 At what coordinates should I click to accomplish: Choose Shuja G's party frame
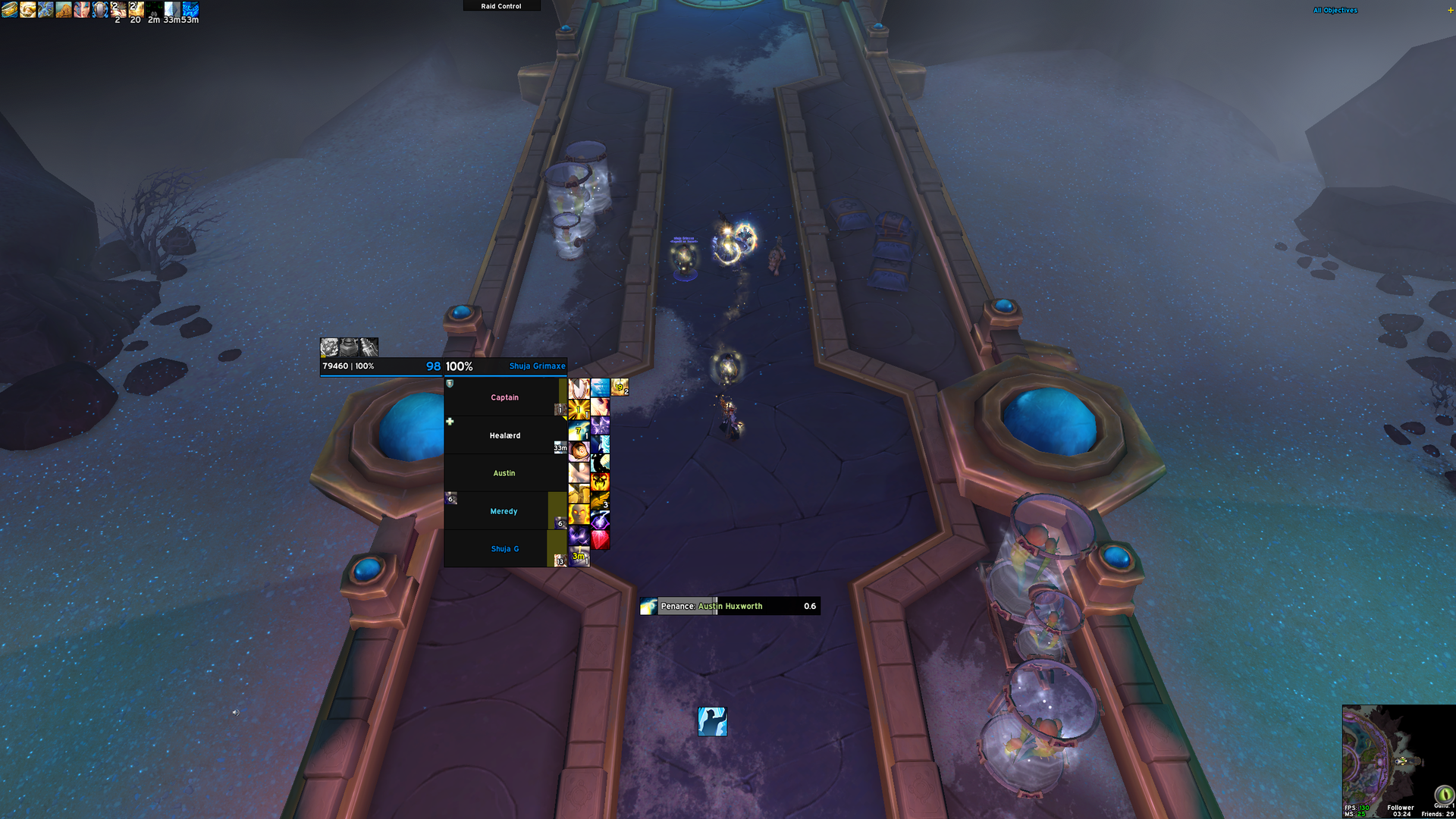[504, 549]
